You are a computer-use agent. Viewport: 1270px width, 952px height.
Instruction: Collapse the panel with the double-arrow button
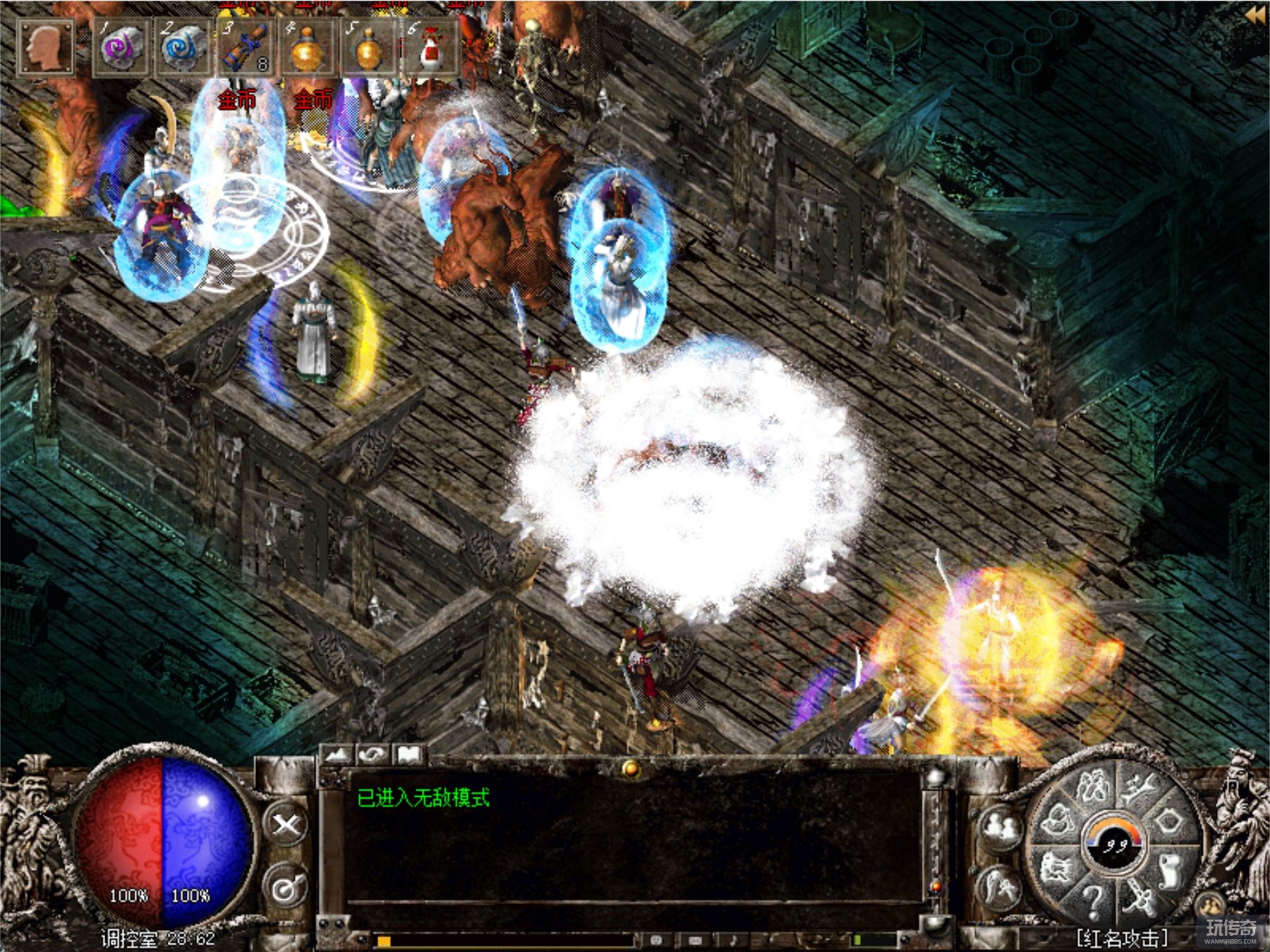point(1255,16)
